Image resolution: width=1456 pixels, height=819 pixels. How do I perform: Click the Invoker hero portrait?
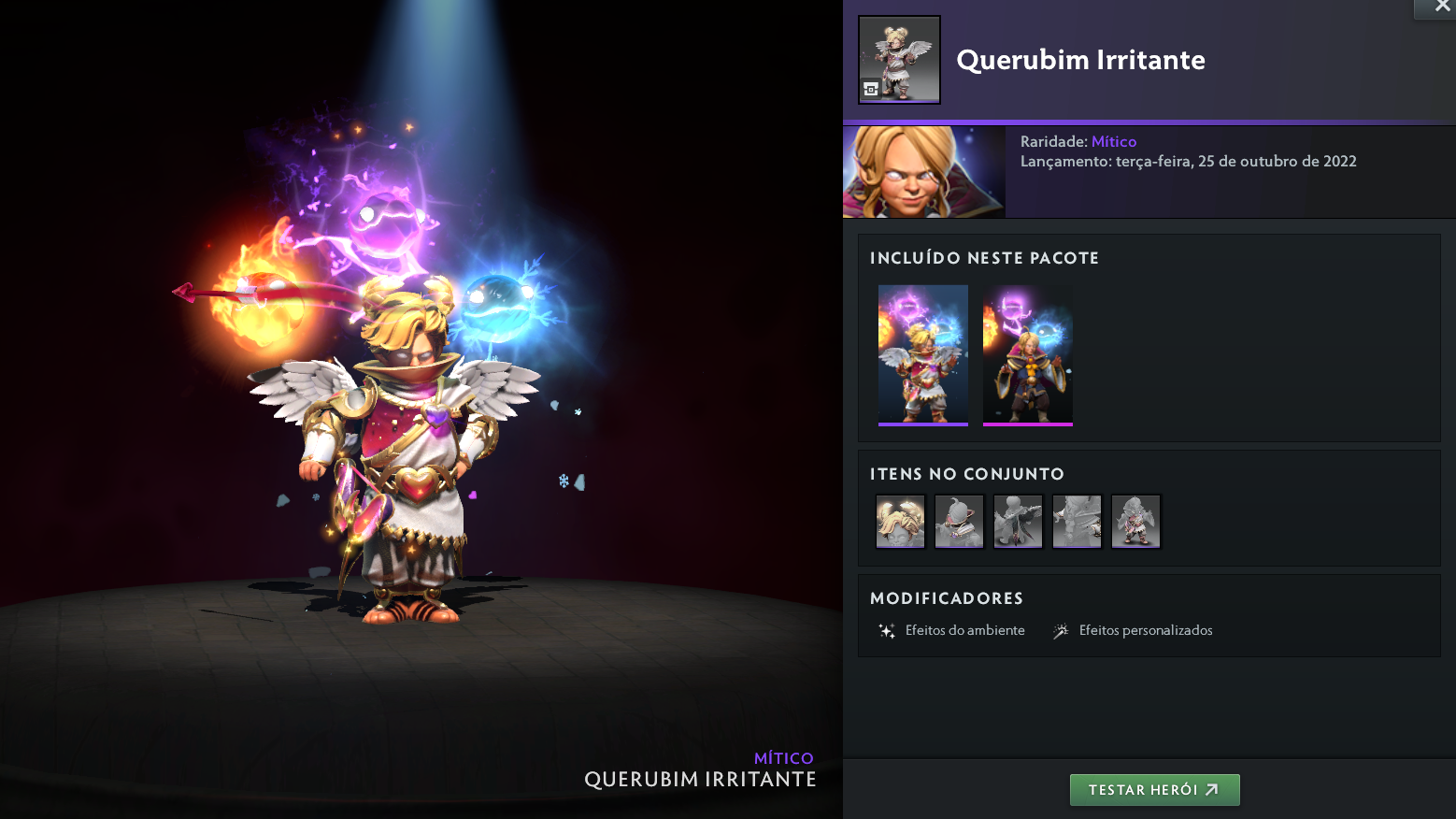923,172
